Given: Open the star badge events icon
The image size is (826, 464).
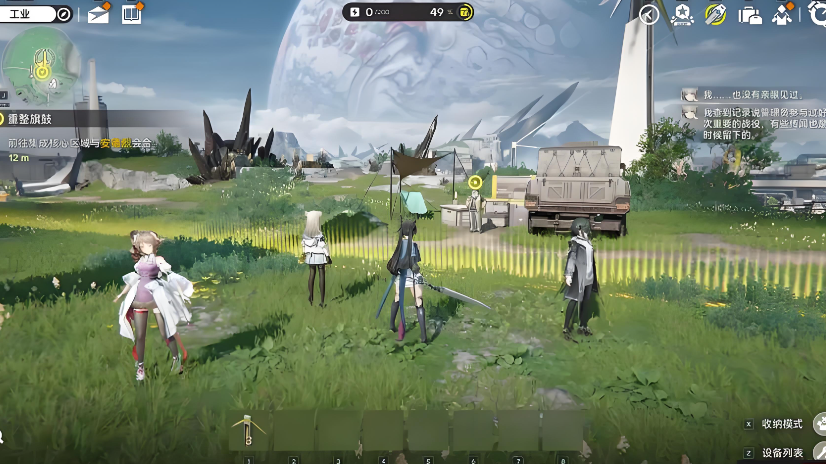Looking at the screenshot, I should 682,14.
